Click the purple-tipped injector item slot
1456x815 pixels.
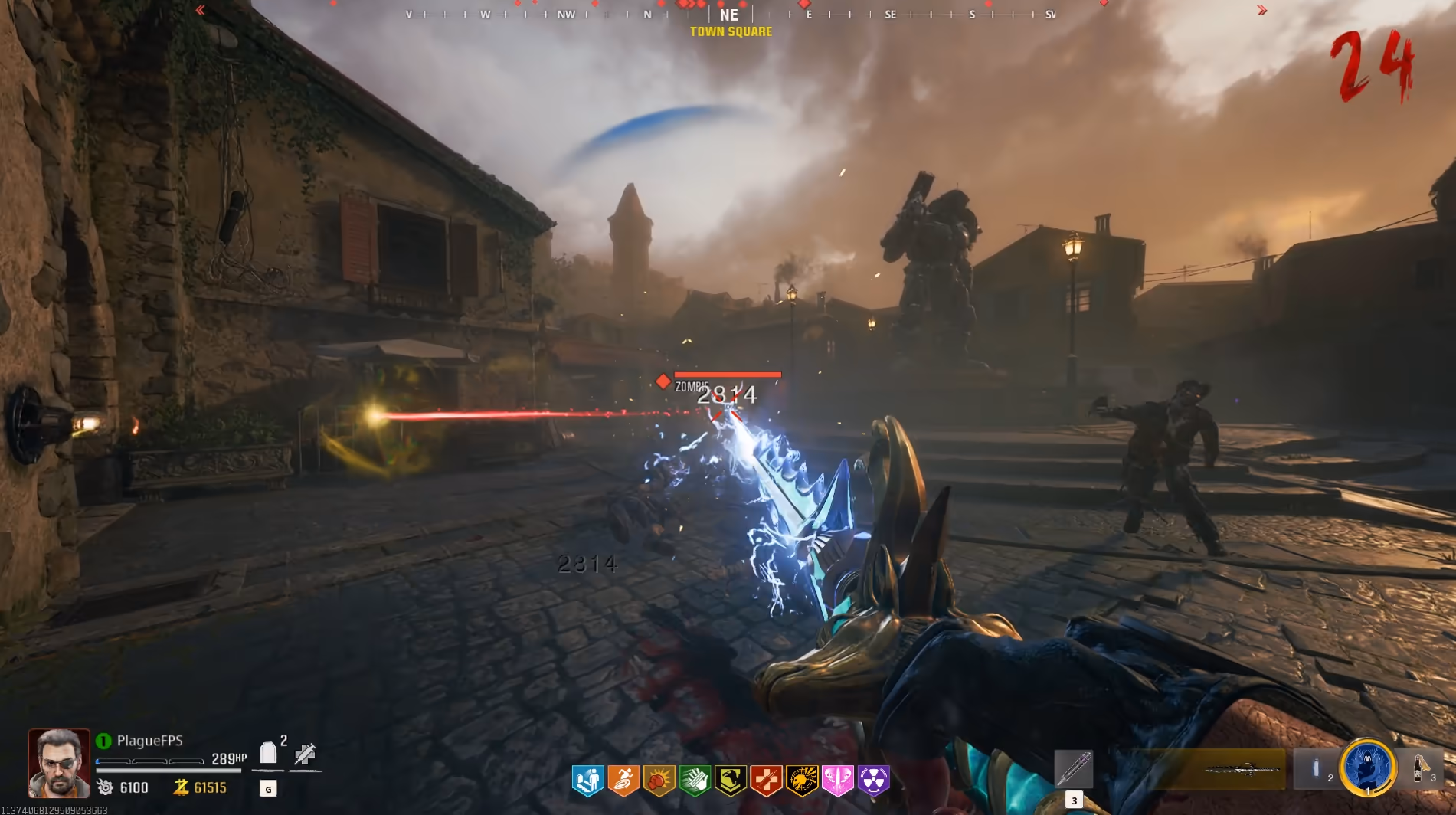(x=1073, y=768)
